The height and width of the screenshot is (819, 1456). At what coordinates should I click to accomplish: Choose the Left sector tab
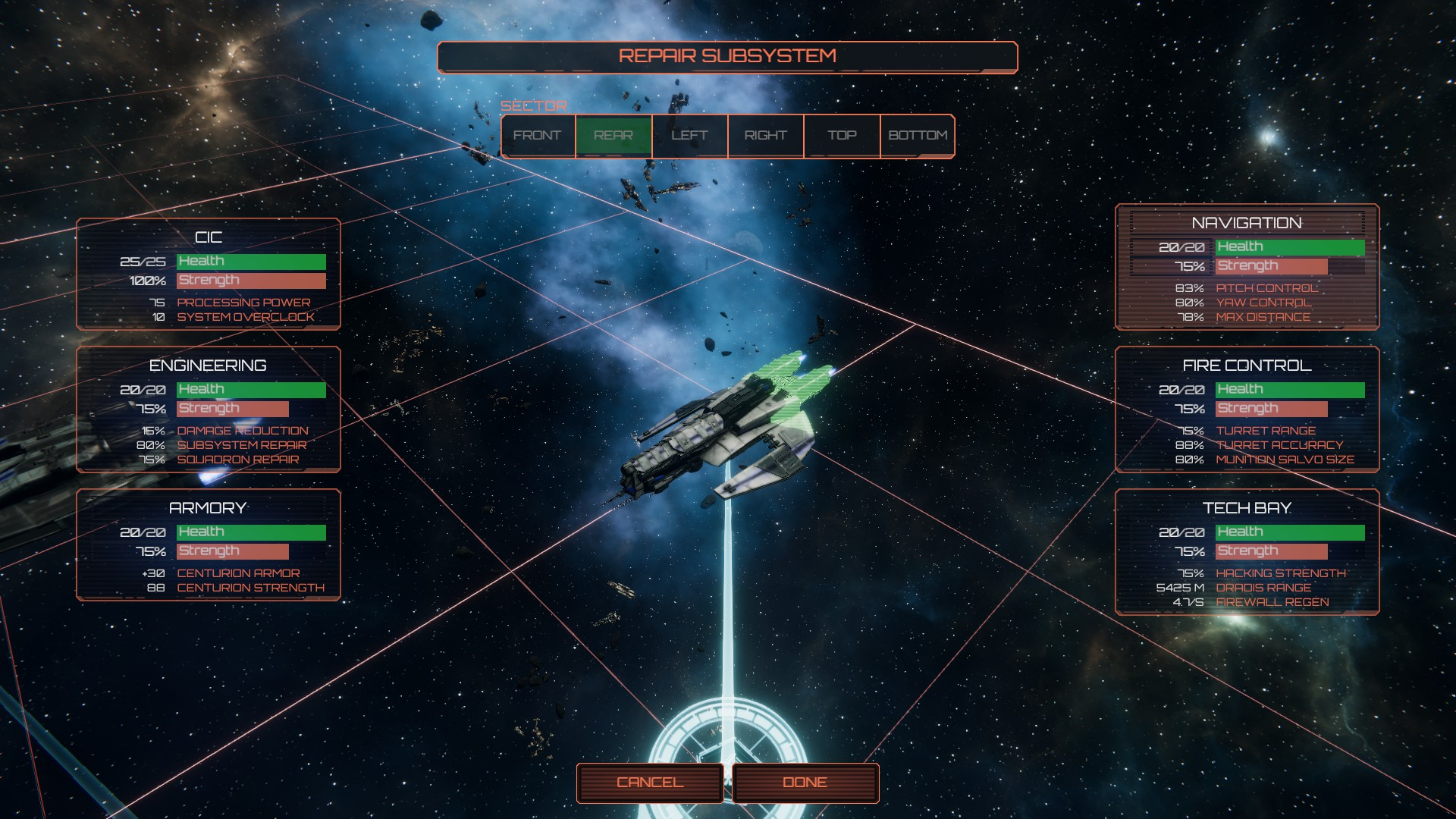click(x=689, y=136)
